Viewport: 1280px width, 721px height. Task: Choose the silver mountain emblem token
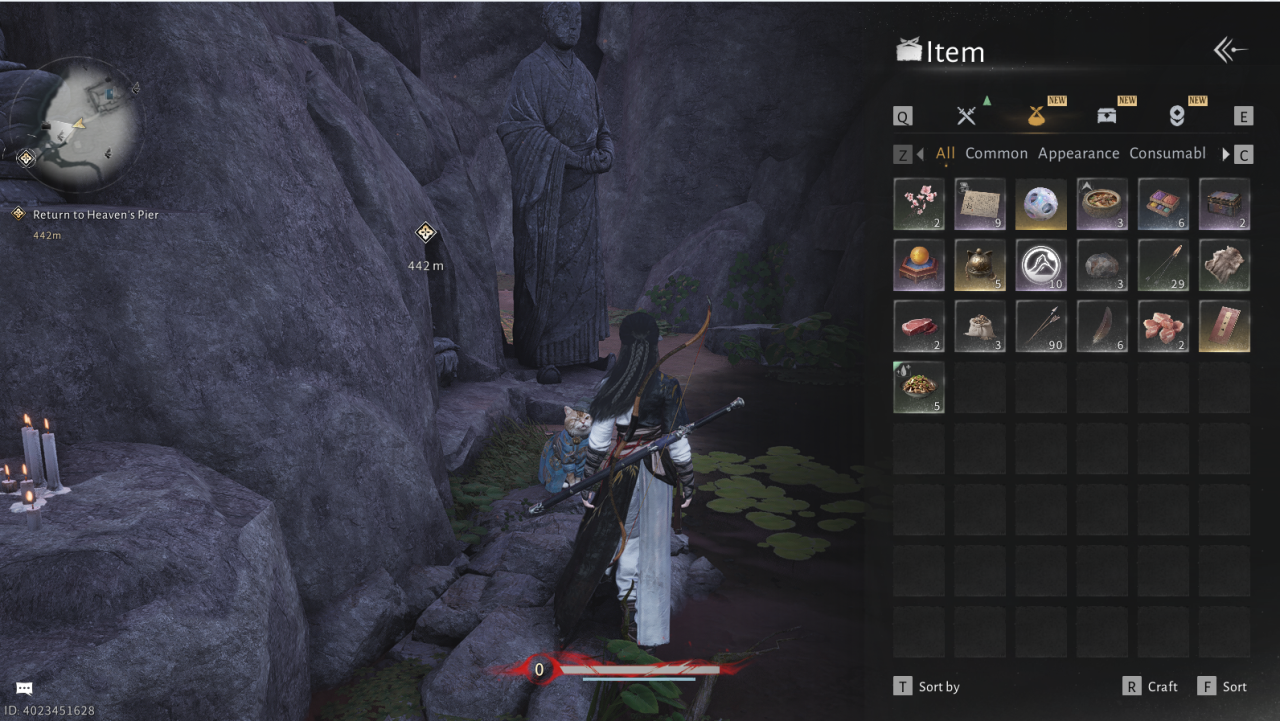[1041, 265]
